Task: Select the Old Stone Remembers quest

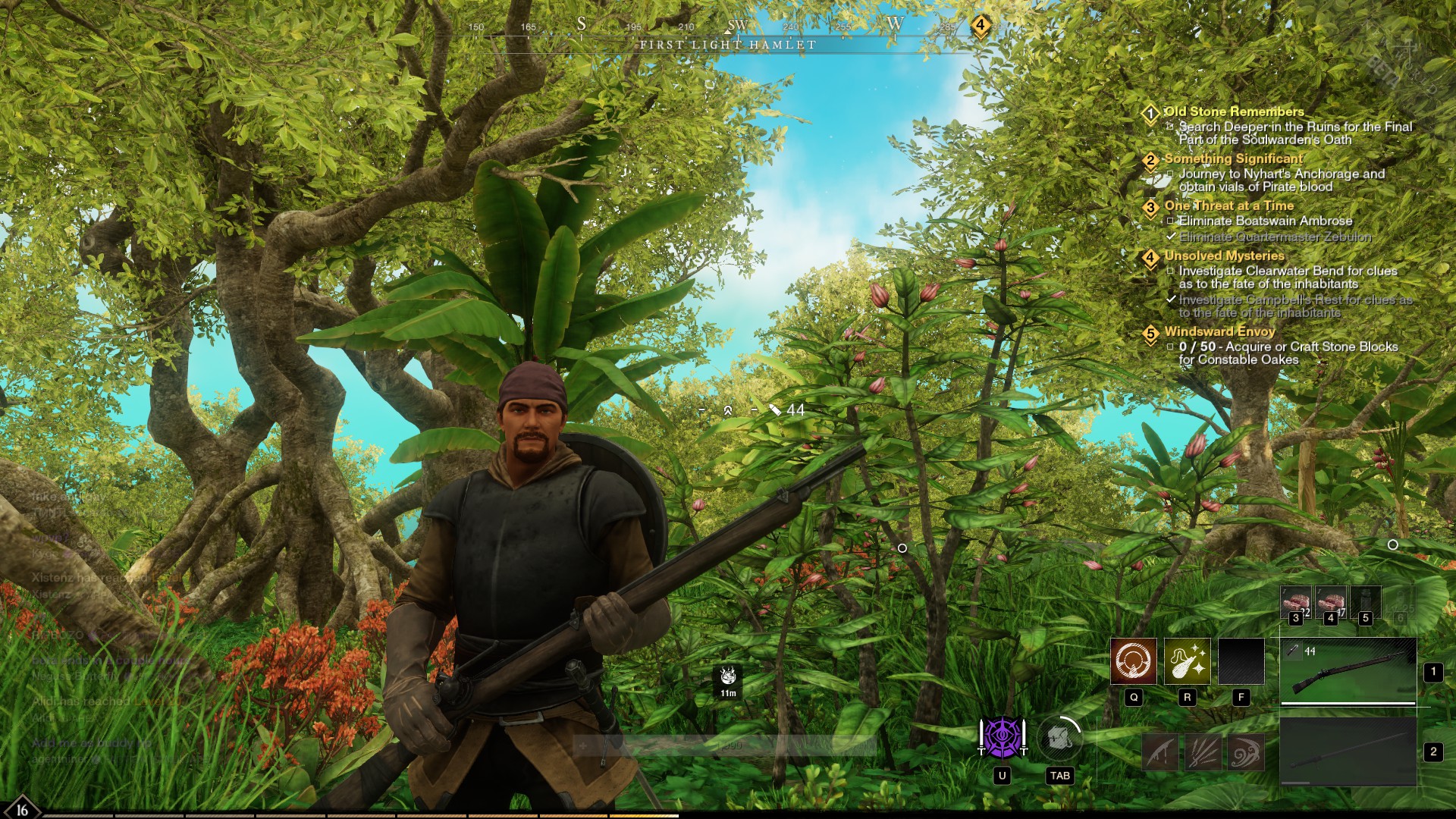Action: click(1234, 111)
